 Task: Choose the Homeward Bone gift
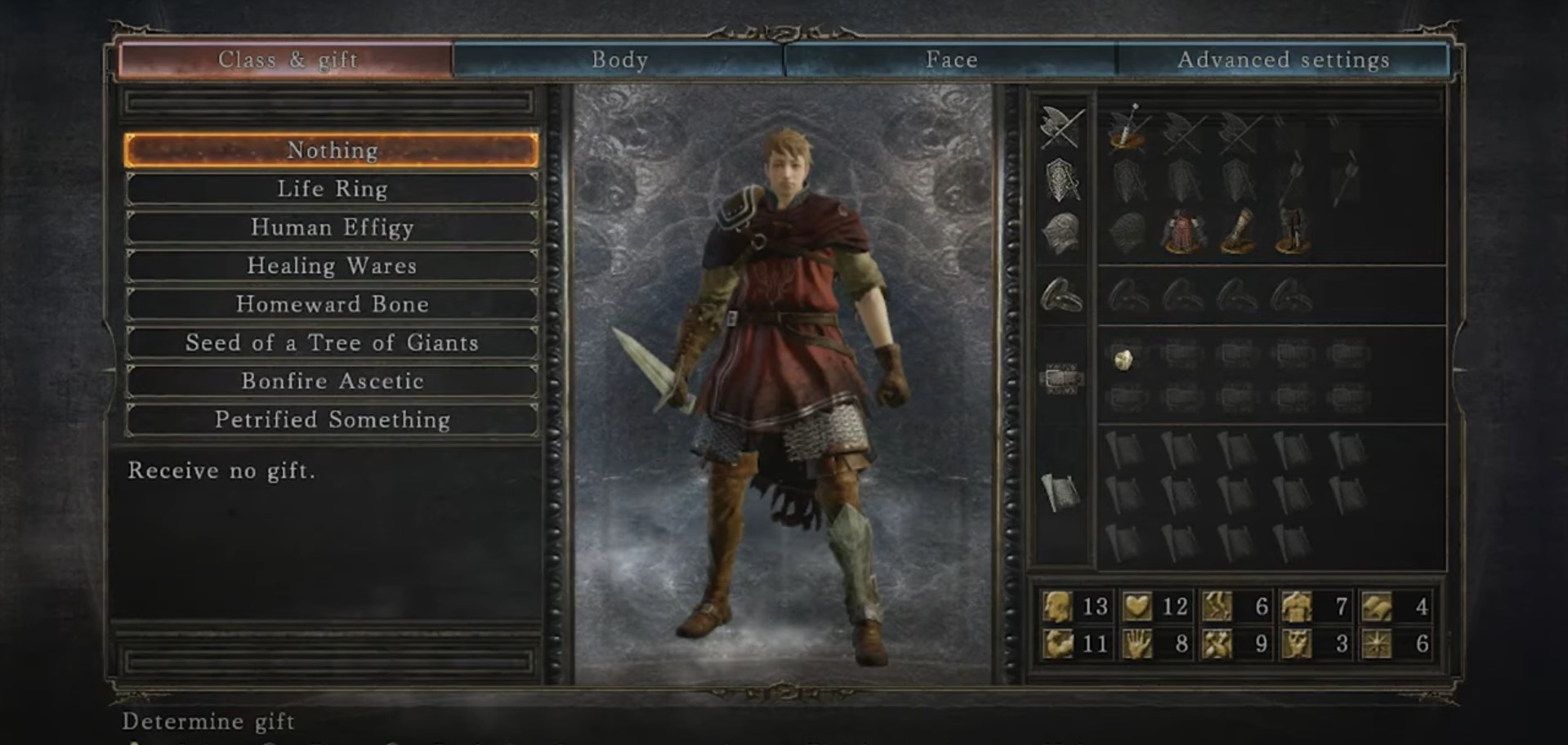(332, 304)
